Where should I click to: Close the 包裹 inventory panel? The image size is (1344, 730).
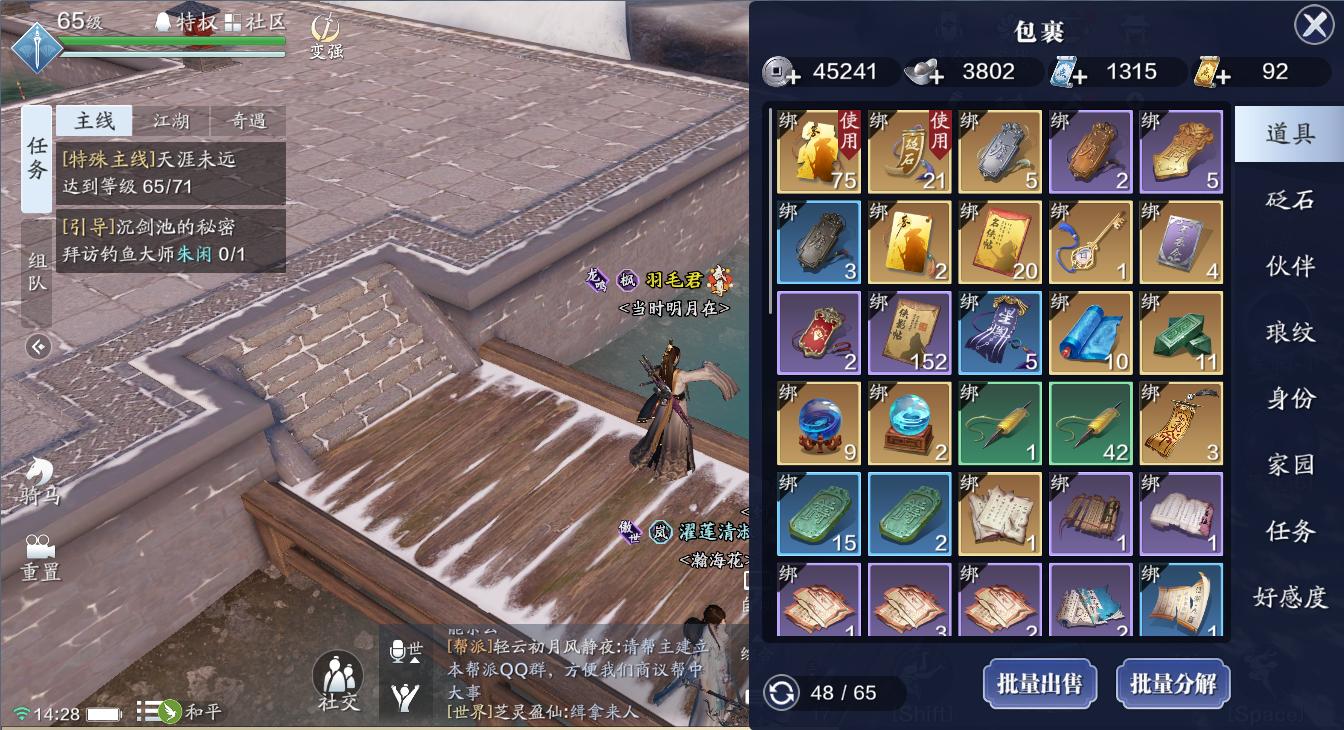tap(1314, 25)
